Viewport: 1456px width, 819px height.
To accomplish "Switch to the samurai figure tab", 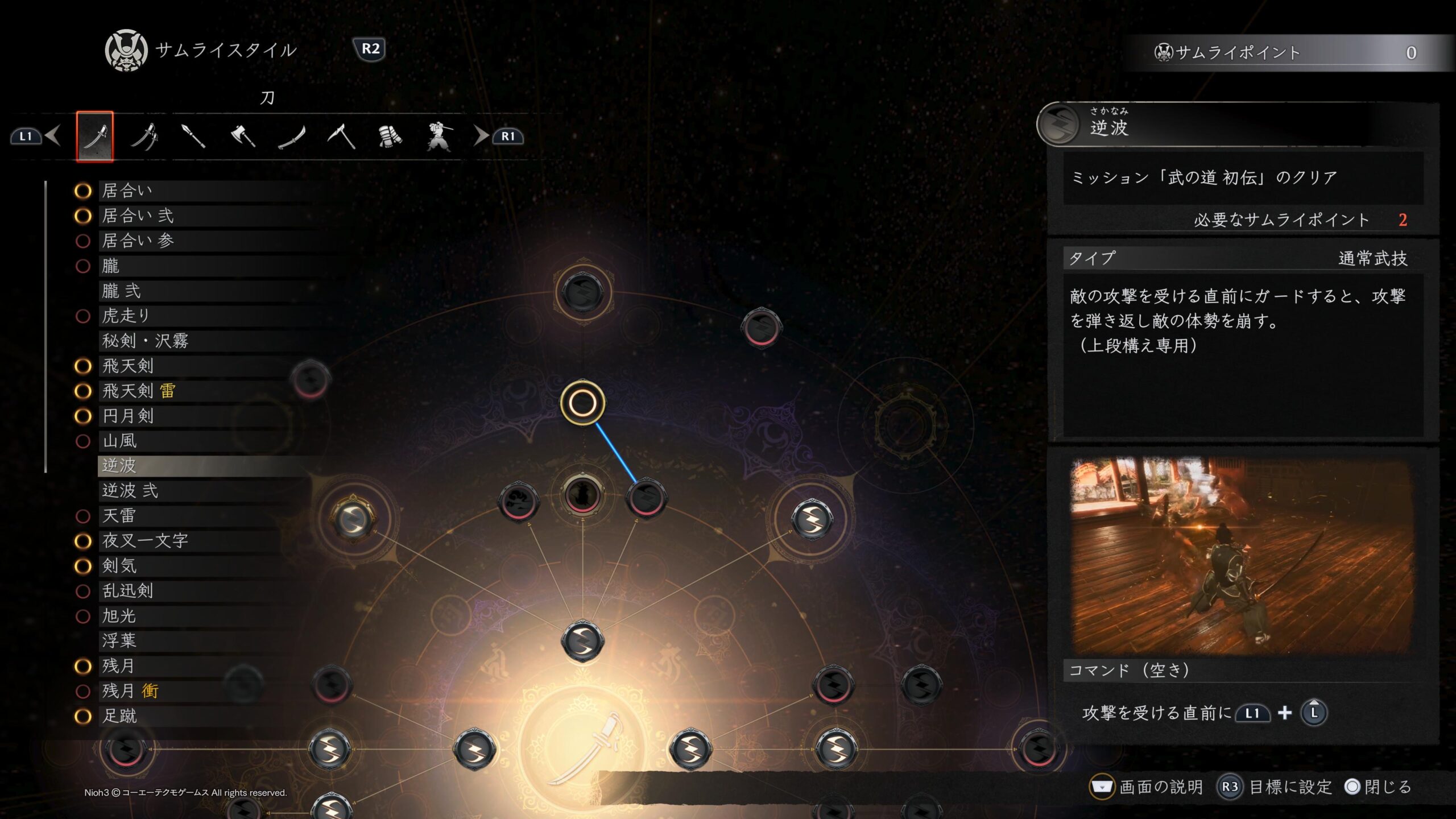I will [x=439, y=136].
